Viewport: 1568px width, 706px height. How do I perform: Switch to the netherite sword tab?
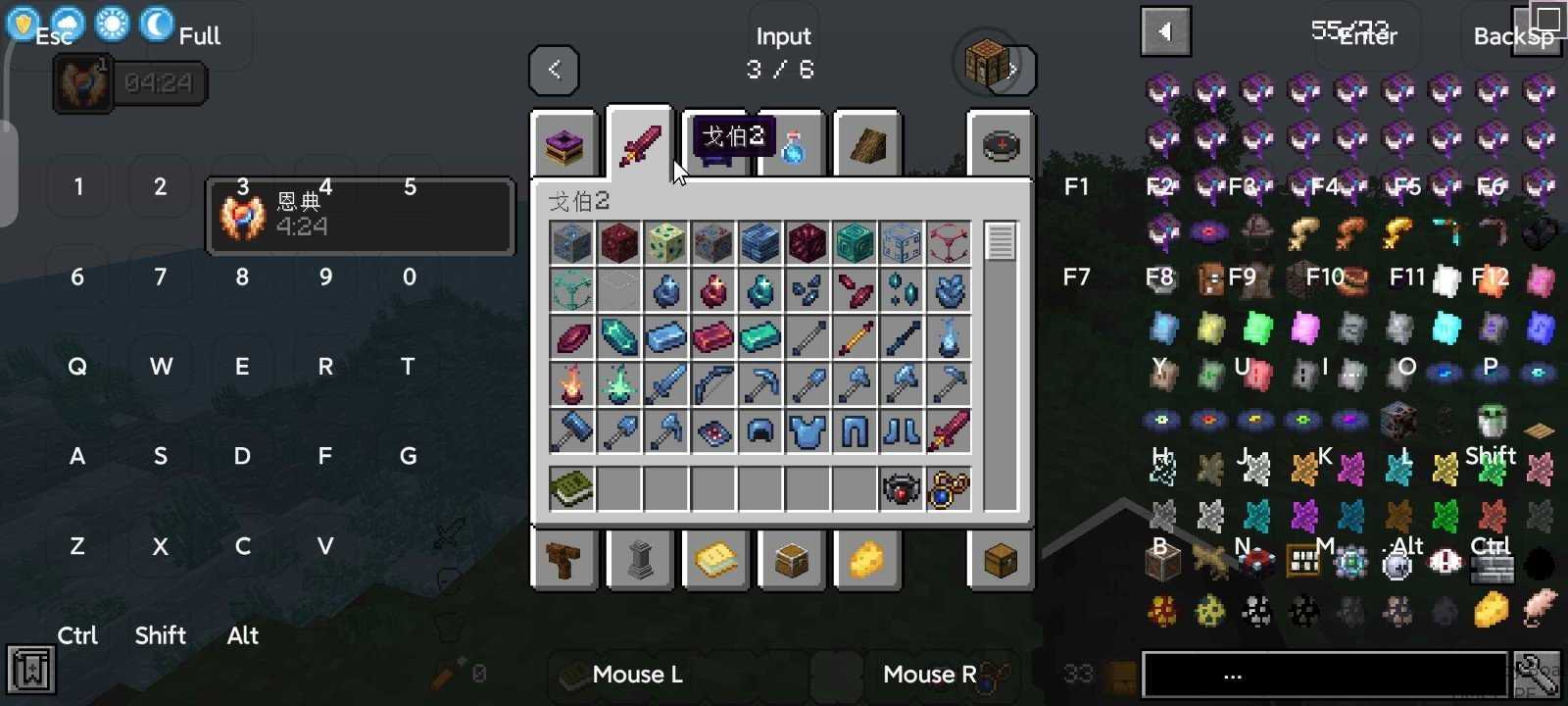coord(640,144)
